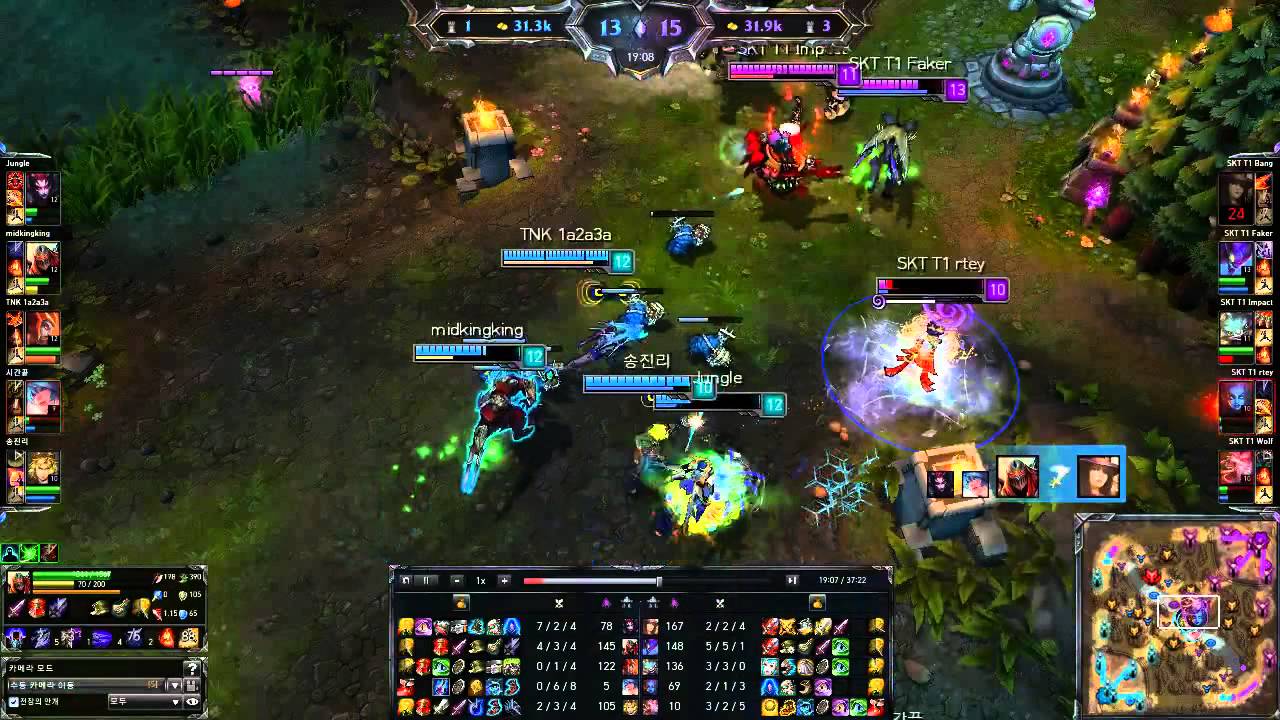Jump to live with the skip-forward button
Image resolution: width=1280 pixels, height=720 pixels.
pyautogui.click(x=792, y=580)
